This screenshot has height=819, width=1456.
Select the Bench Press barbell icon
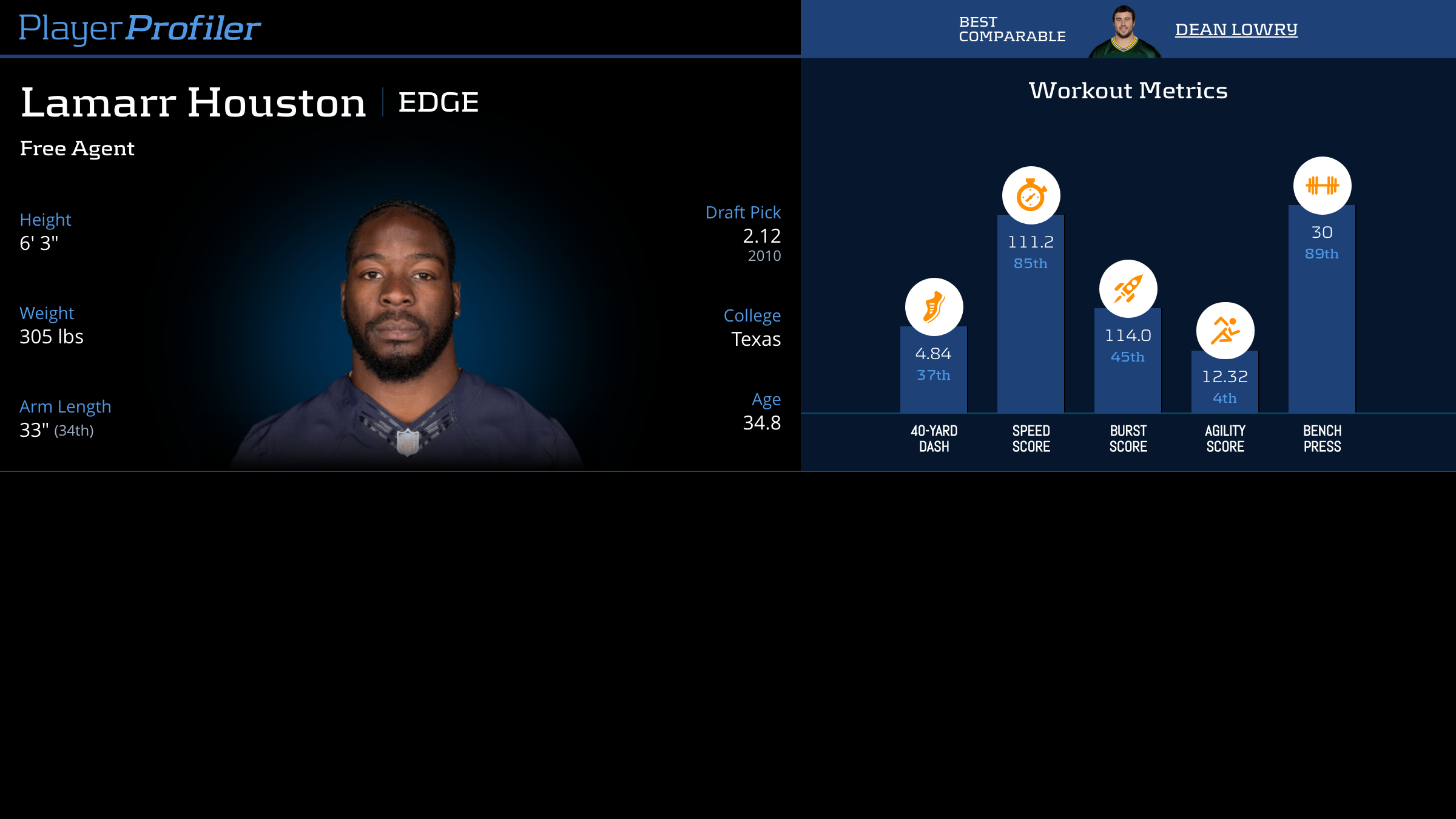(x=1322, y=186)
